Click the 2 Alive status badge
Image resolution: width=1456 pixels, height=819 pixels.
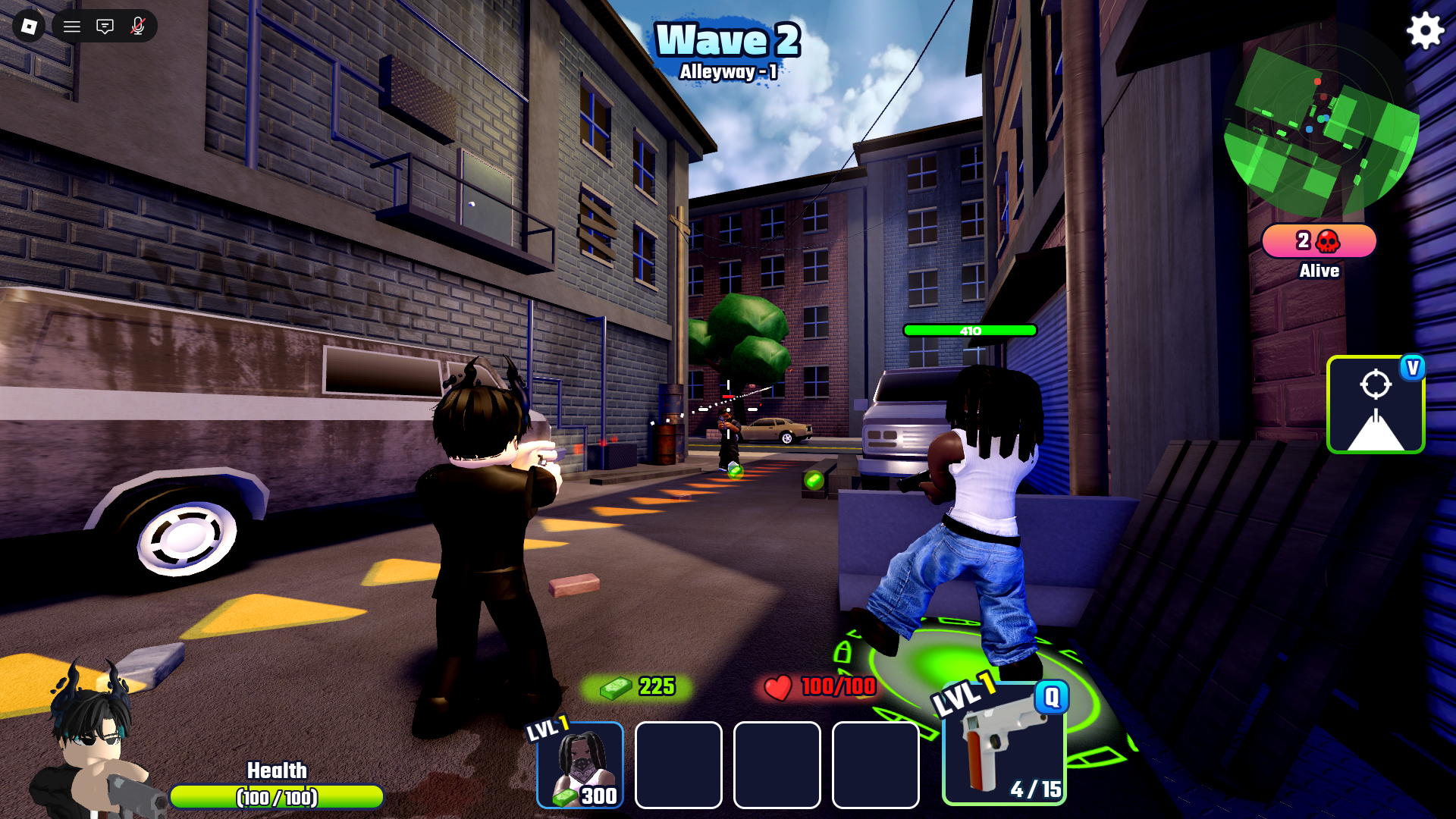click(x=1318, y=241)
